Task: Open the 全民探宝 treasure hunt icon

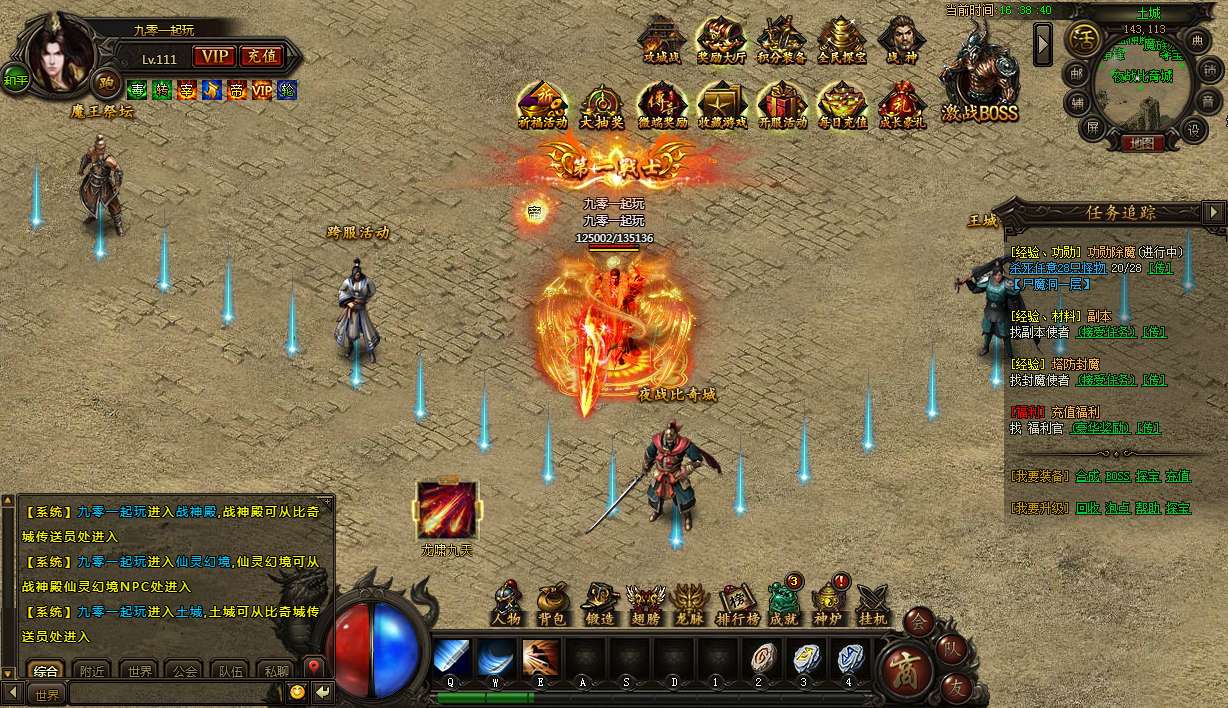Action: 841,40
